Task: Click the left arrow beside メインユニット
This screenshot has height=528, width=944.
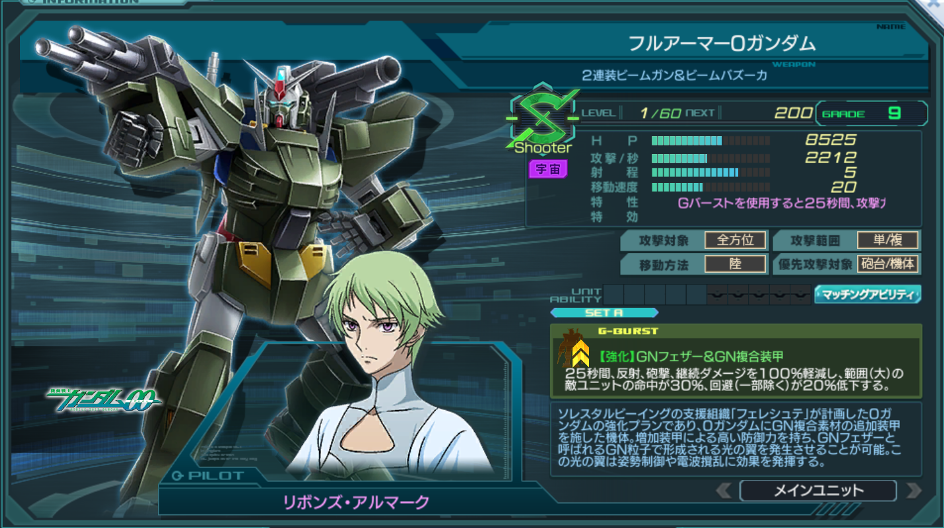Action: coord(724,491)
